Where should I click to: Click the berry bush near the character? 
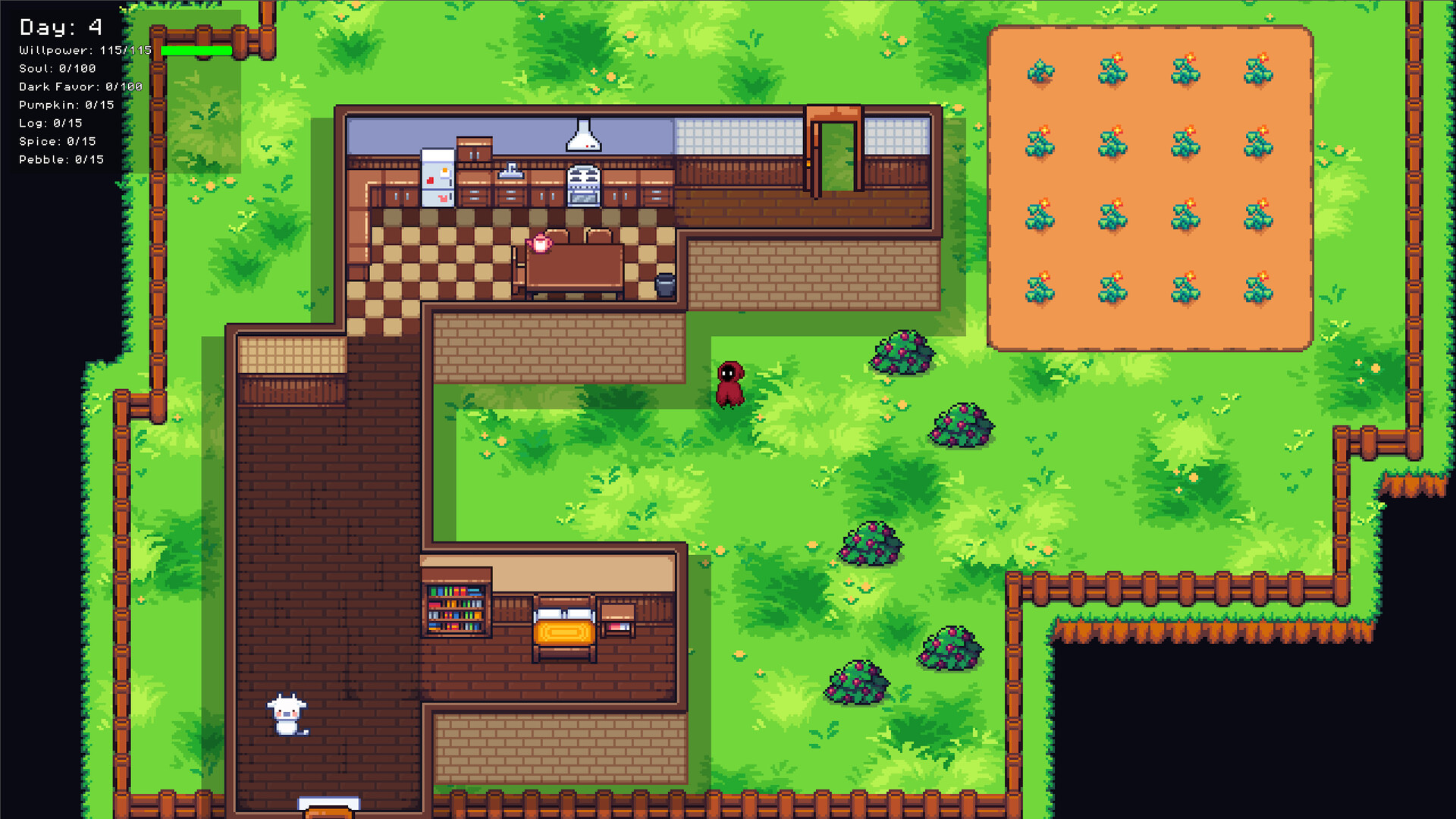pyautogui.click(x=902, y=353)
